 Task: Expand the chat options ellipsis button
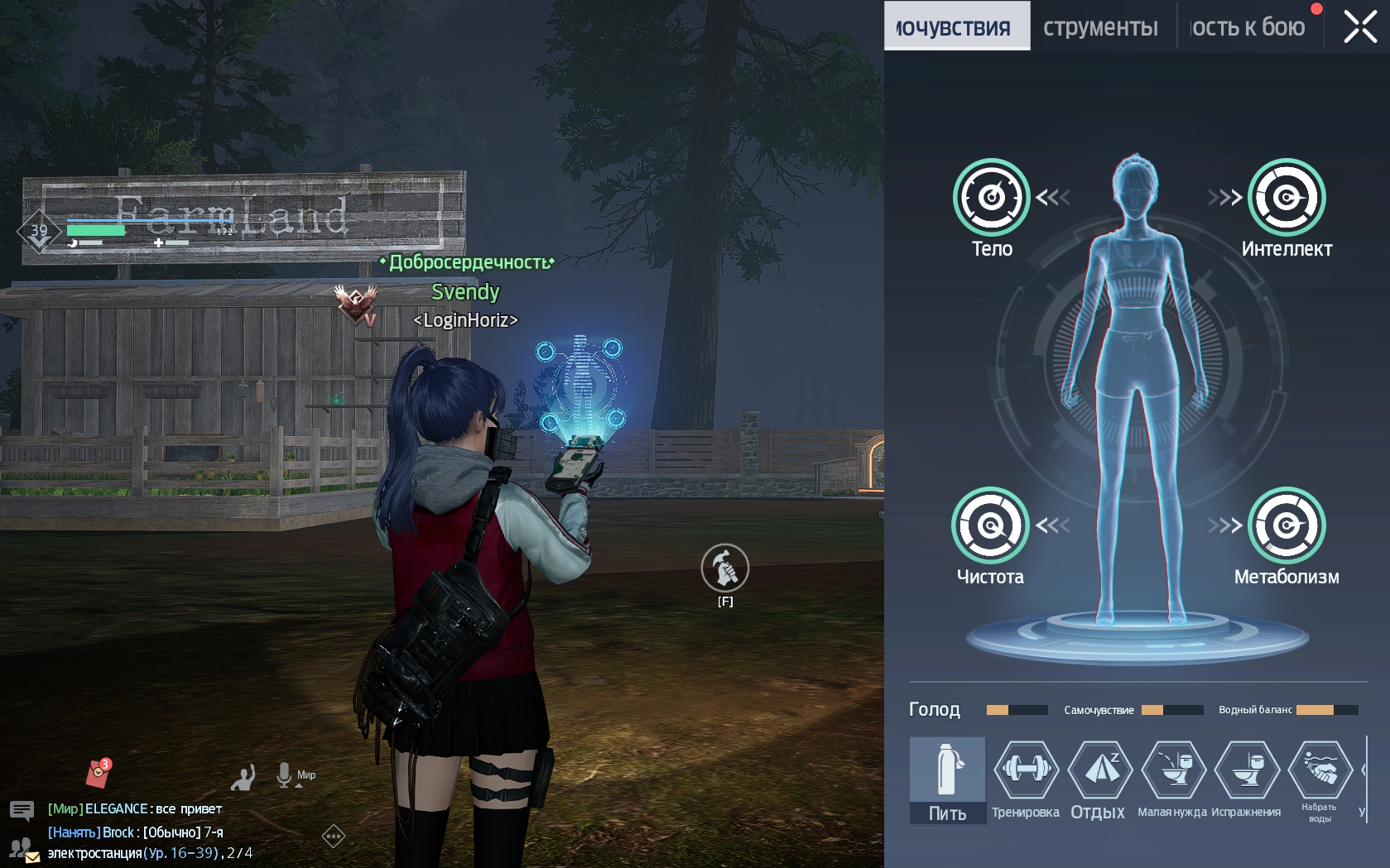pos(333,837)
